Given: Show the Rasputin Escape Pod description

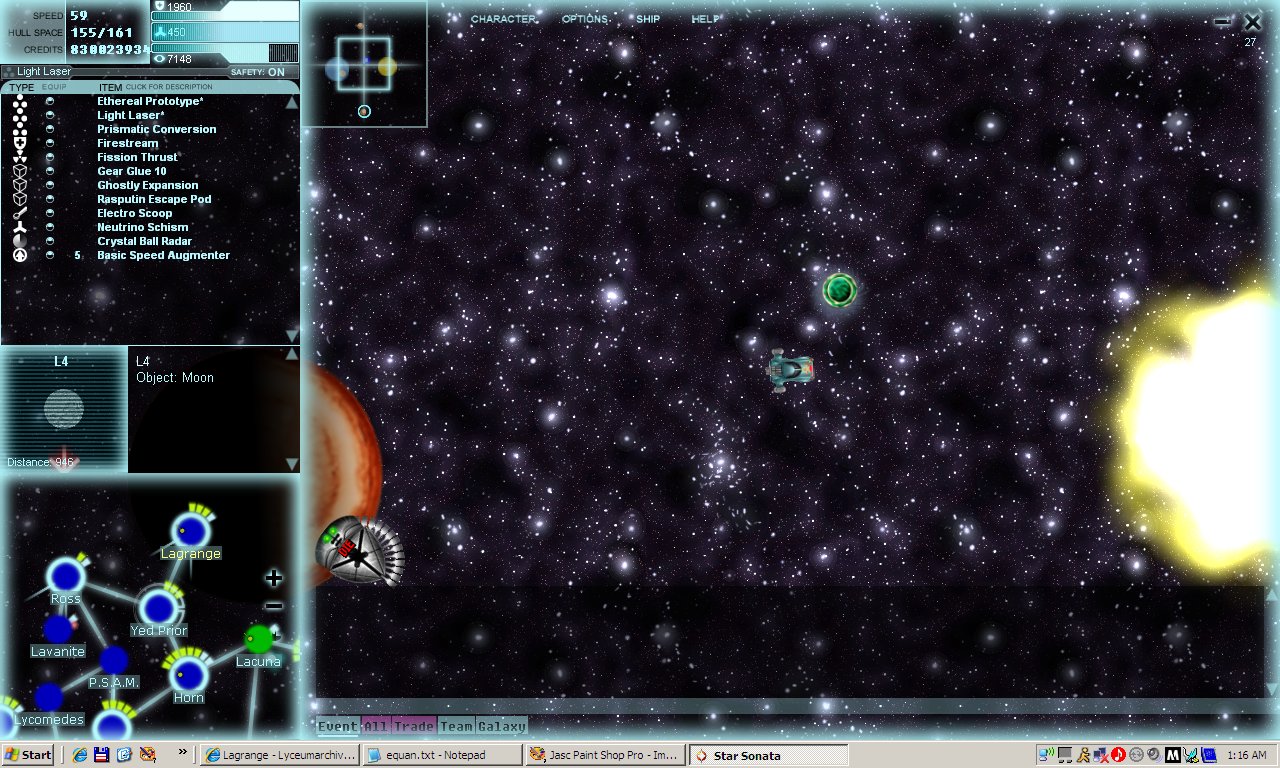Looking at the screenshot, I should coord(153,199).
